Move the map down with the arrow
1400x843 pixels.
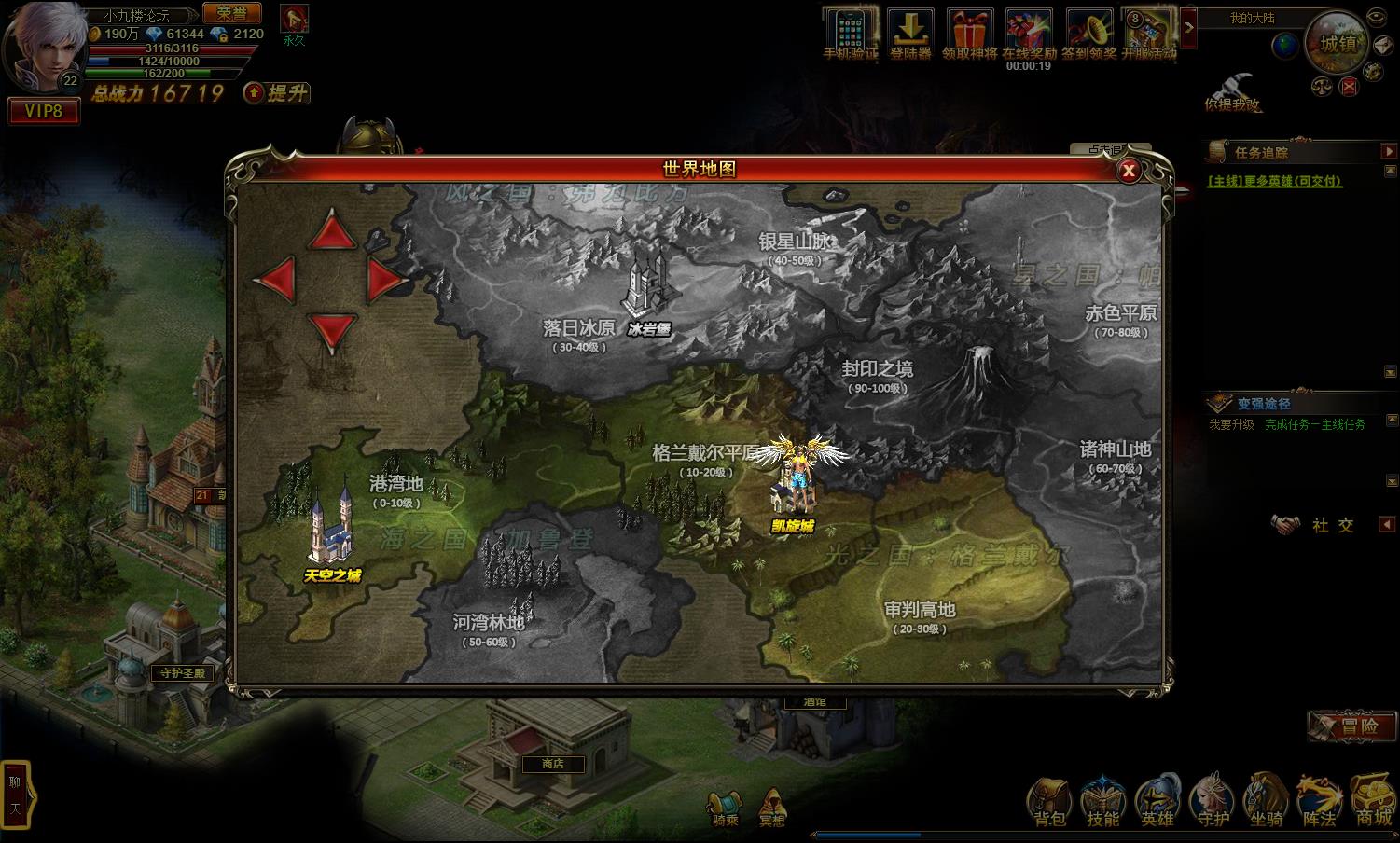click(331, 330)
